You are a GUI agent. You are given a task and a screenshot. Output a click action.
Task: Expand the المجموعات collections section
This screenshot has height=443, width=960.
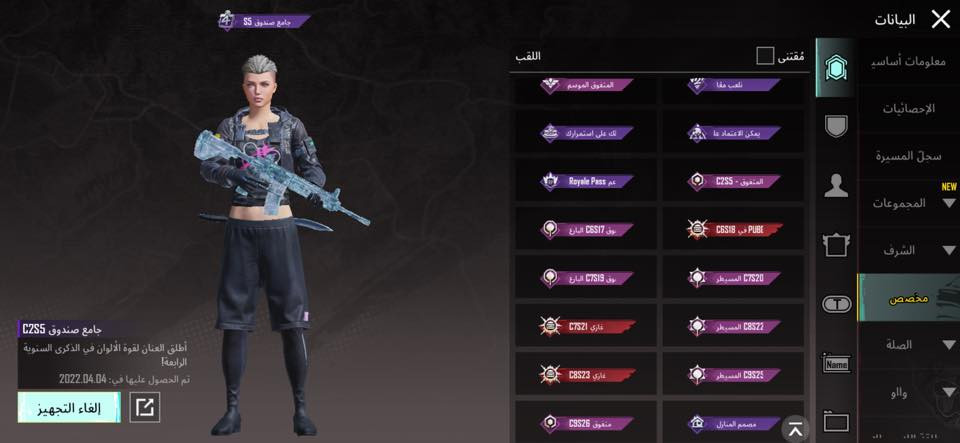[908, 203]
